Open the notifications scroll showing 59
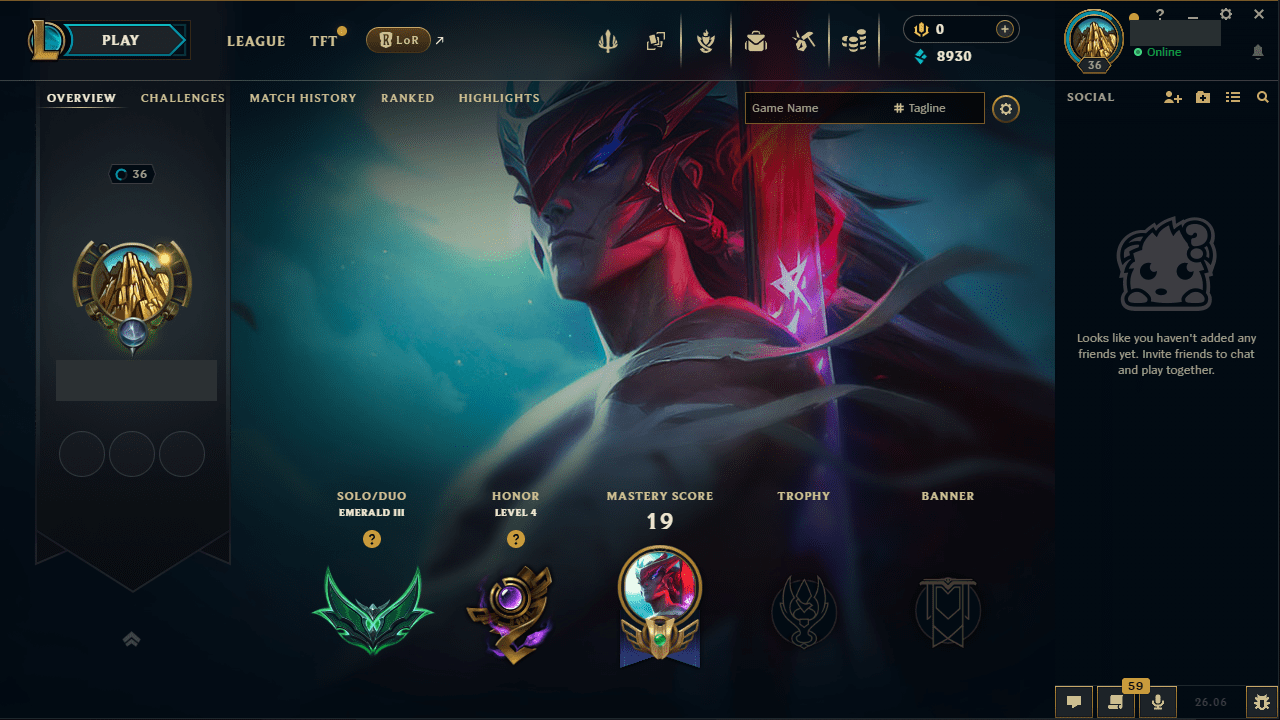Image resolution: width=1280 pixels, height=720 pixels. (x=1116, y=701)
